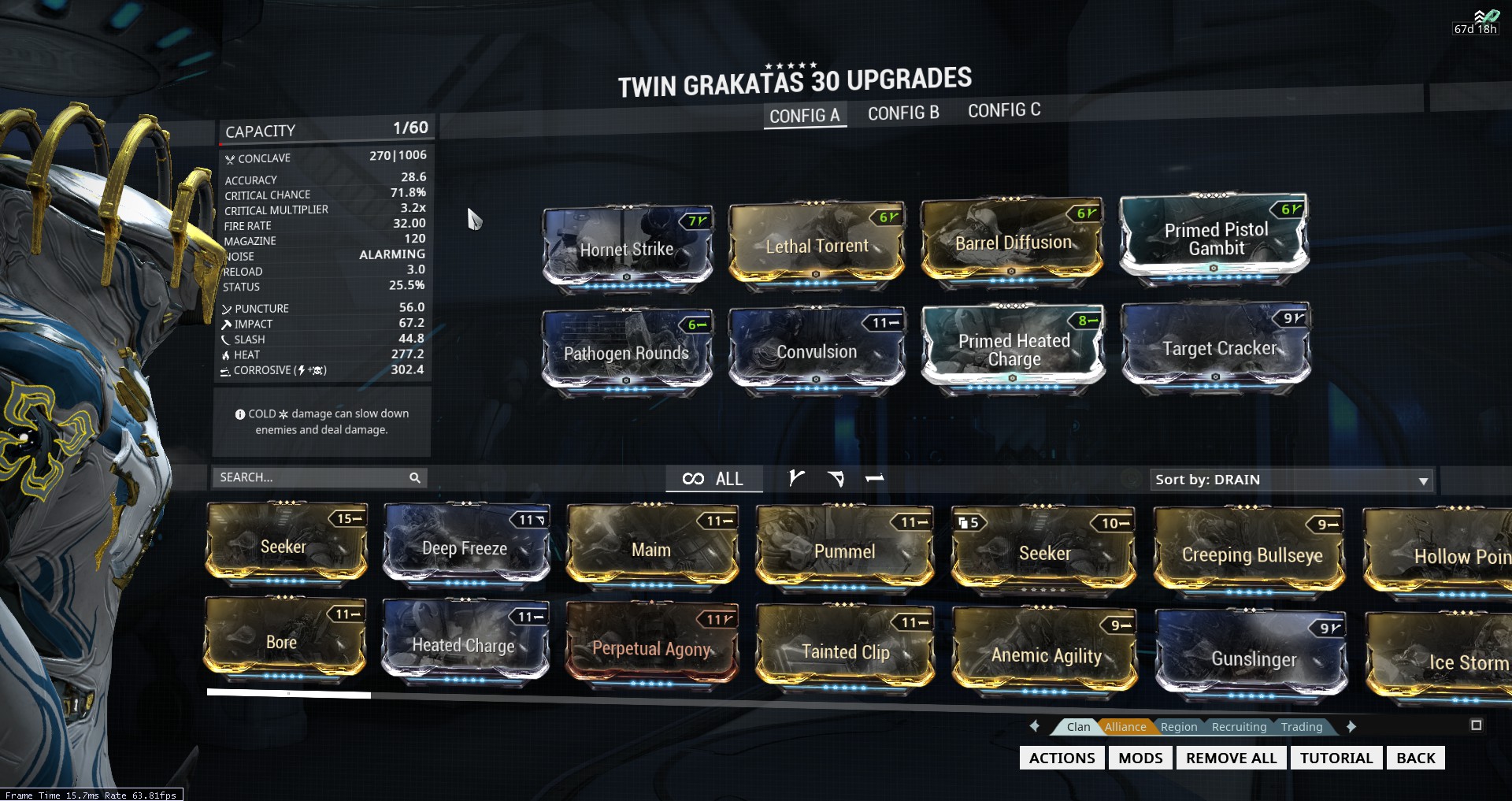Screen dimensions: 1512x801
Task: Pick the Gunslinger mod from the collection
Action: [x=1252, y=658]
